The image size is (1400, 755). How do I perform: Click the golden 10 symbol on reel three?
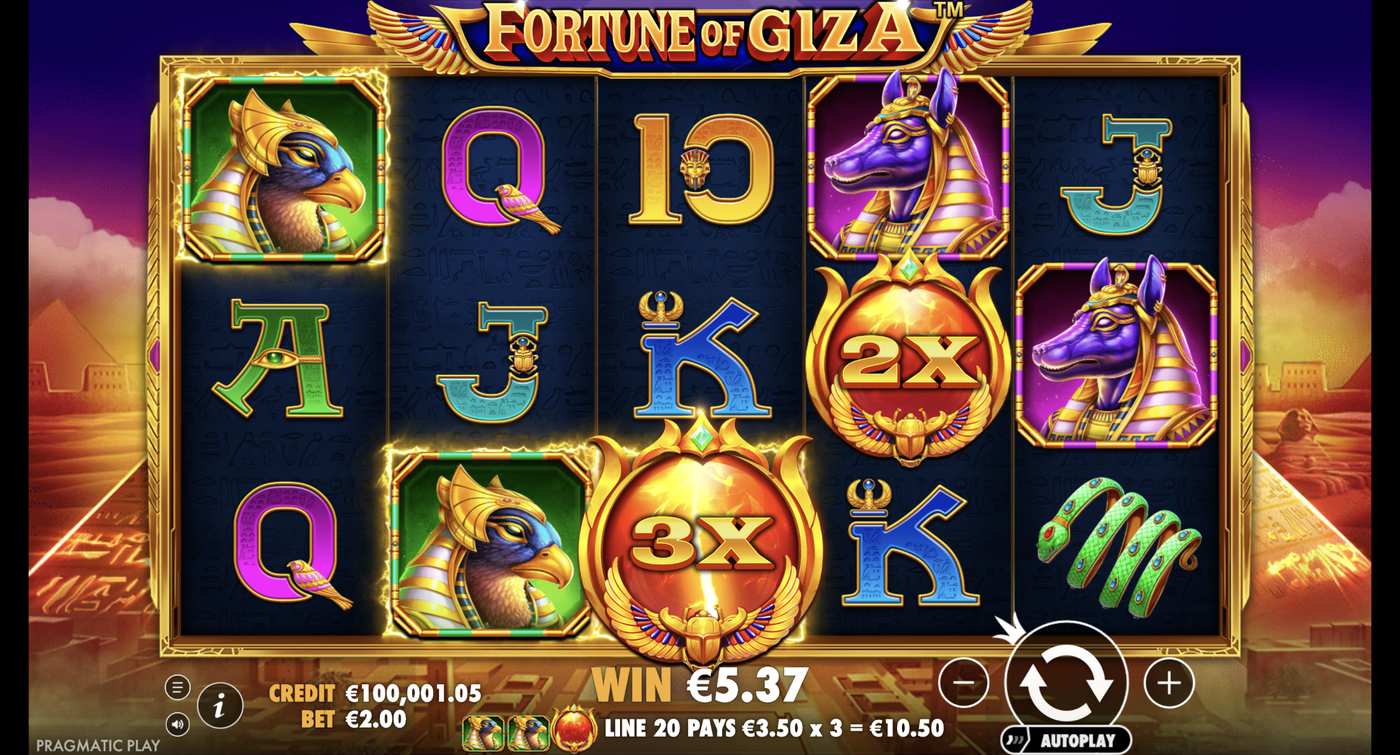coord(700,170)
